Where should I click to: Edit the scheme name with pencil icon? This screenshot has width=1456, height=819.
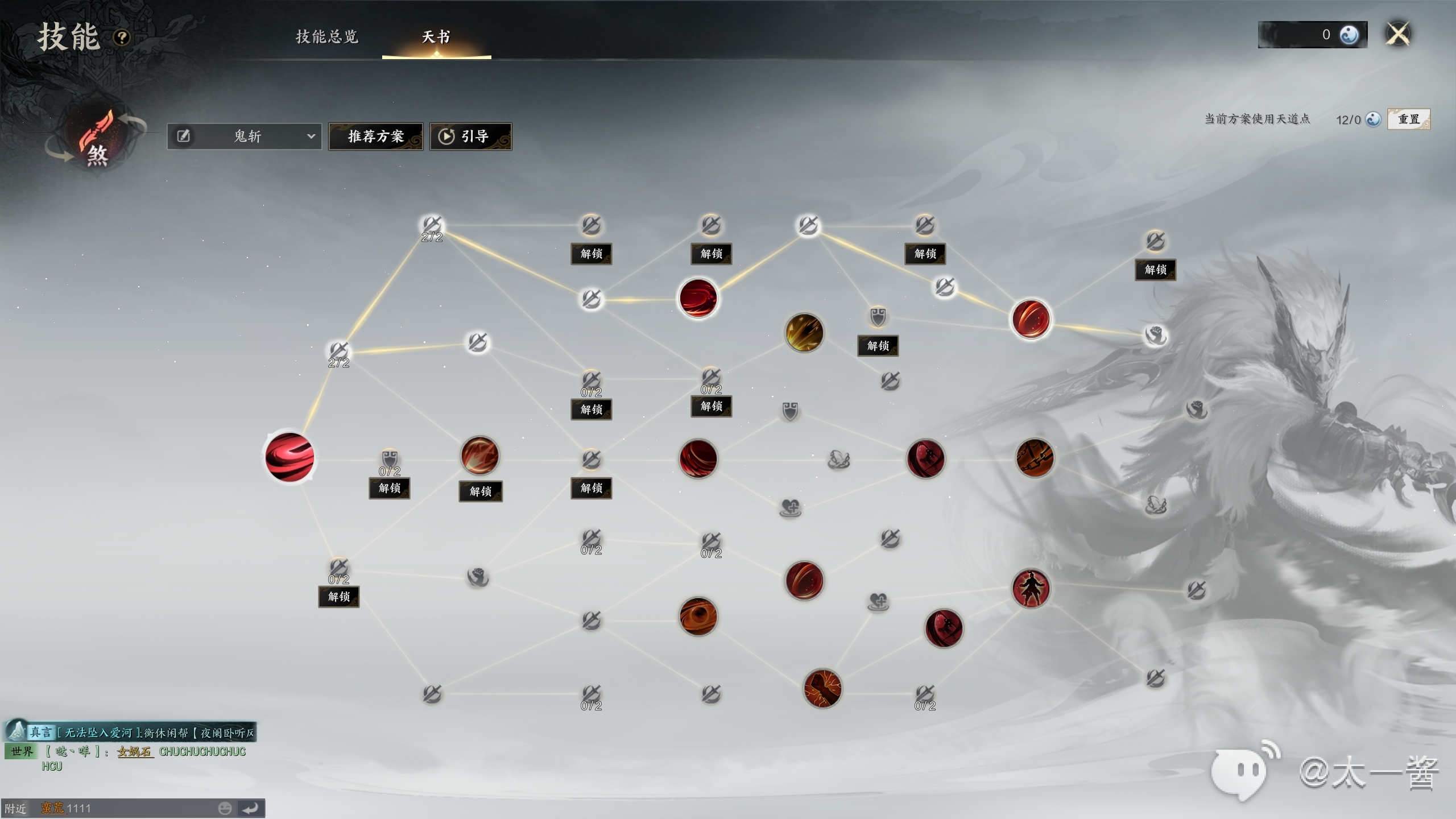click(x=183, y=136)
